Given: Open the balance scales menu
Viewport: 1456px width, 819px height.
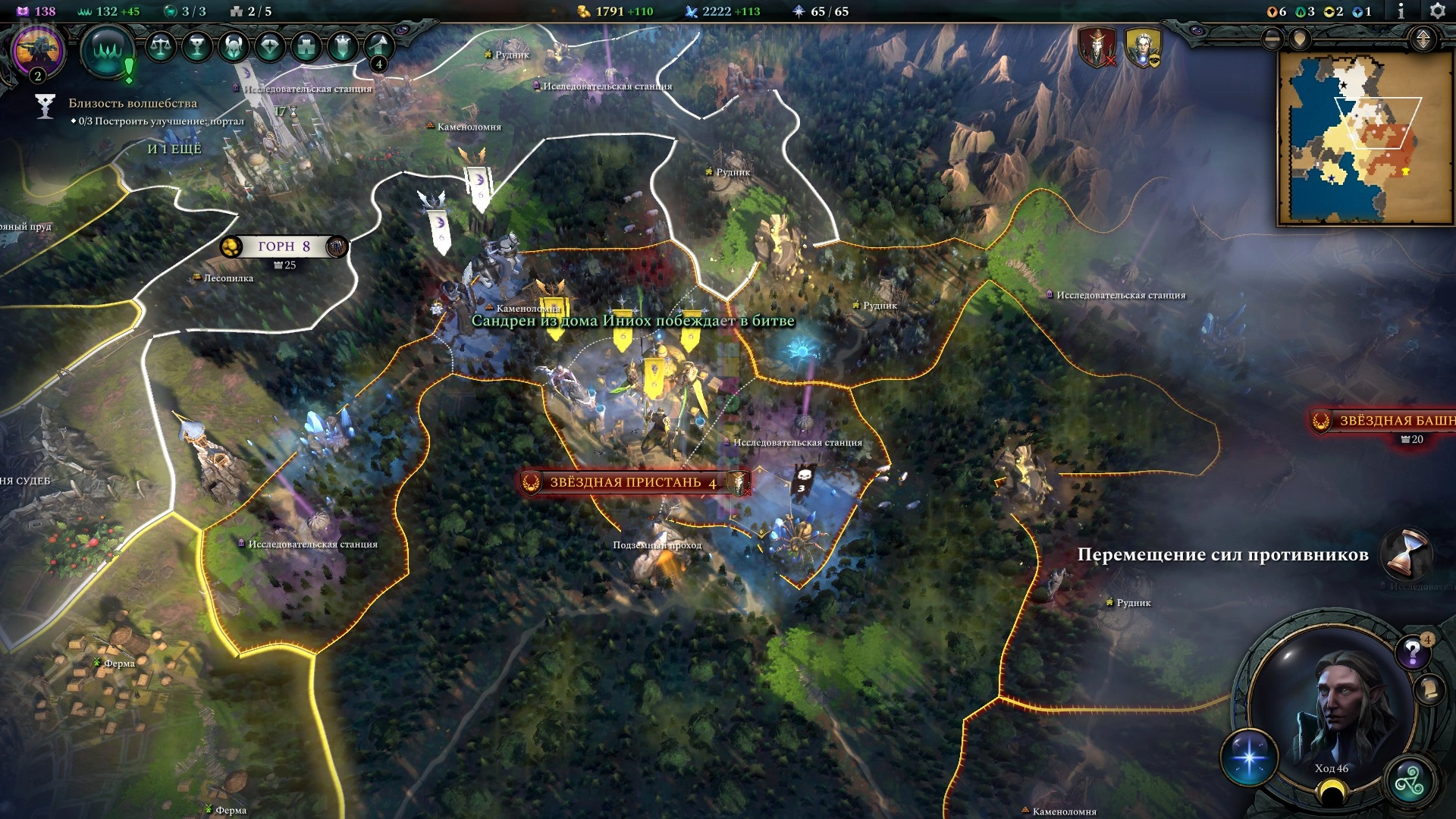Looking at the screenshot, I should [160, 47].
